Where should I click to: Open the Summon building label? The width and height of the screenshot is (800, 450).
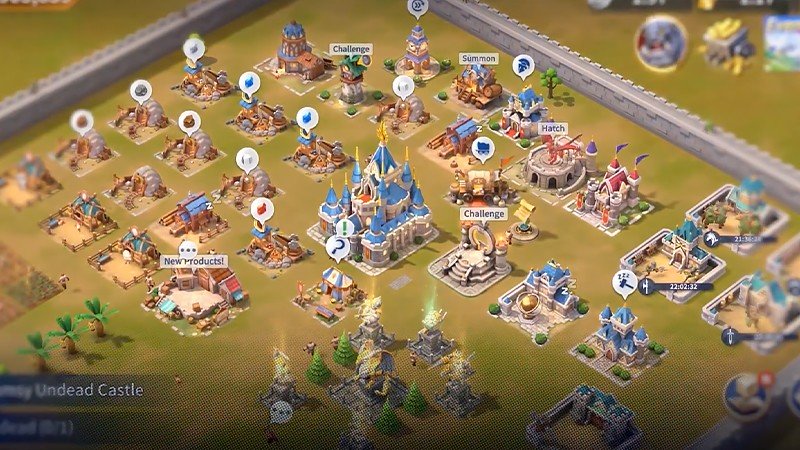point(479,59)
